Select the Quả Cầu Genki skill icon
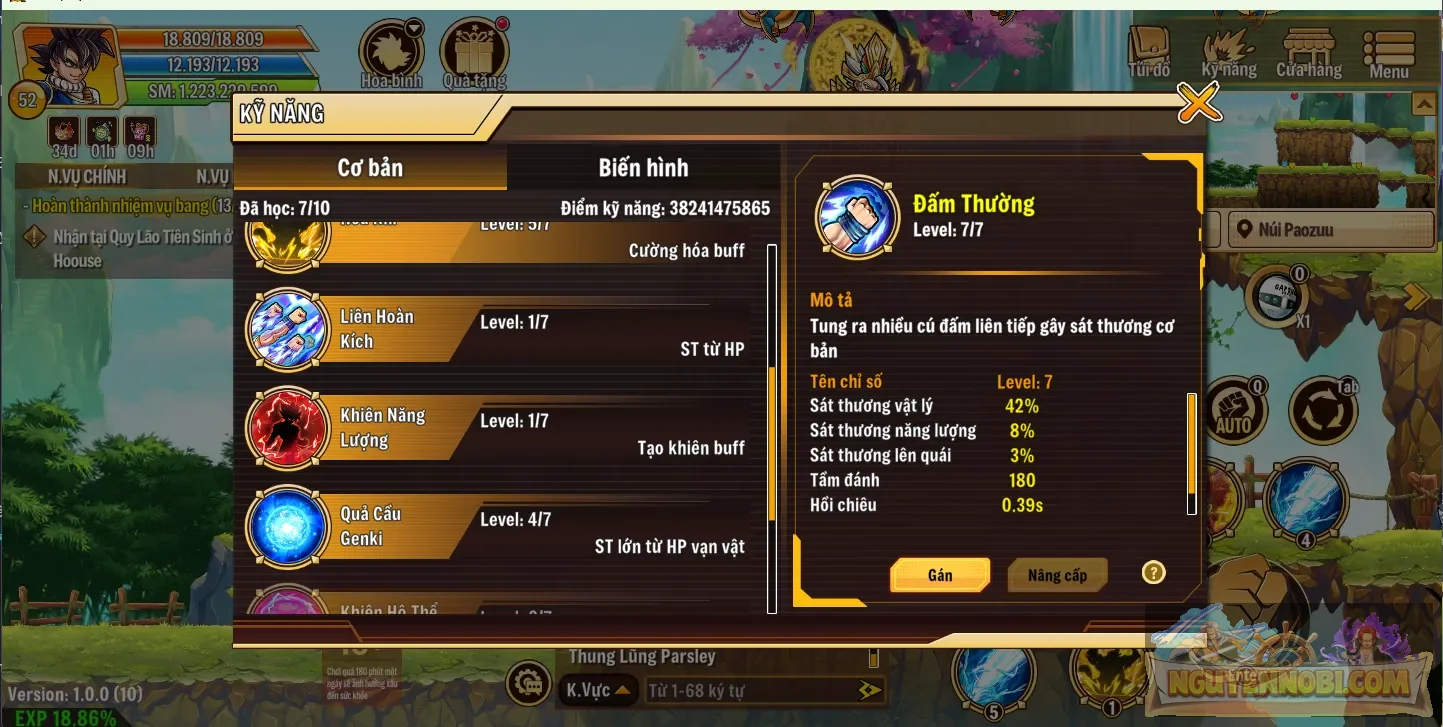This screenshot has height=727, width=1443. coord(287,528)
